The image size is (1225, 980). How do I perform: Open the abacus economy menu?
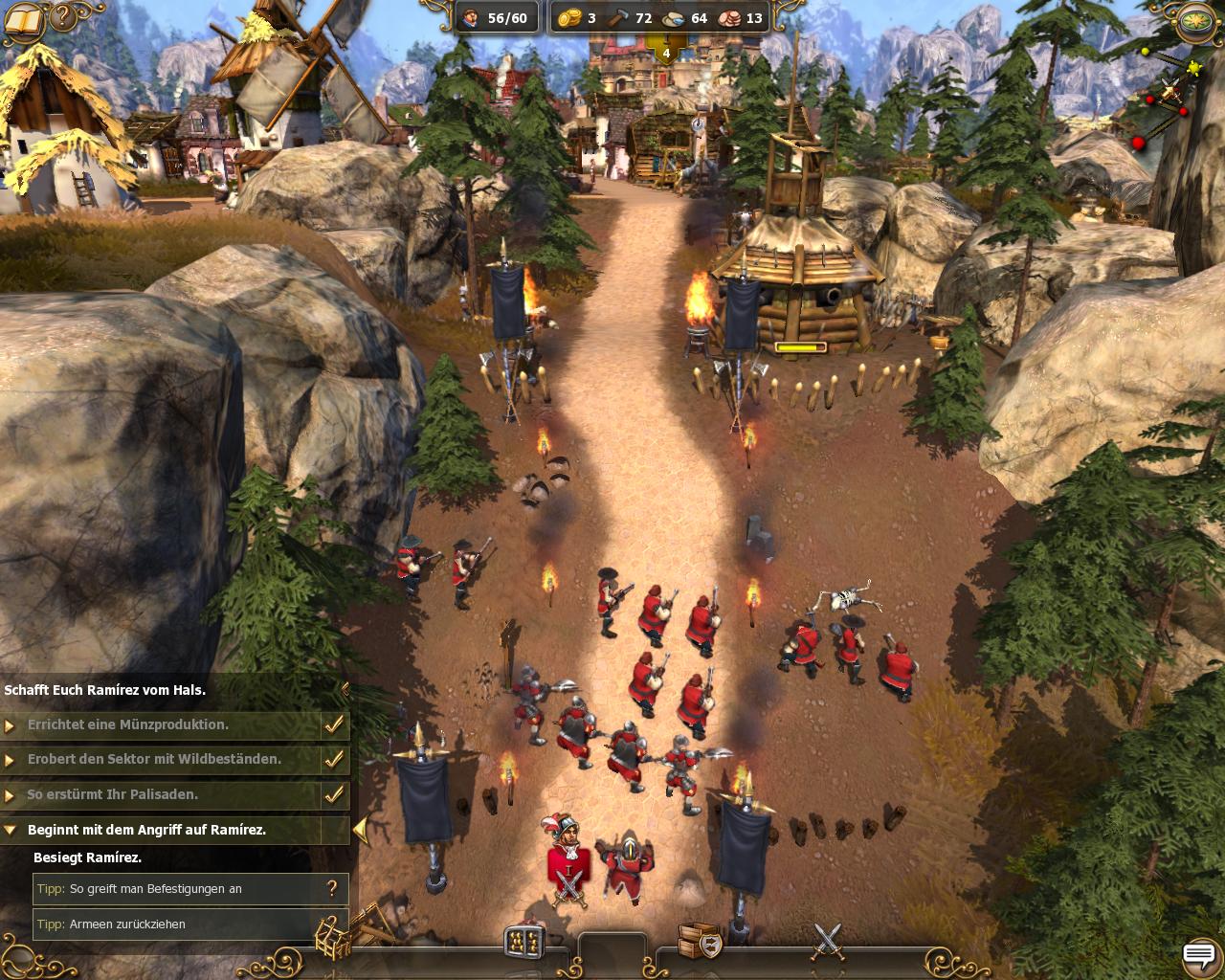[524, 941]
